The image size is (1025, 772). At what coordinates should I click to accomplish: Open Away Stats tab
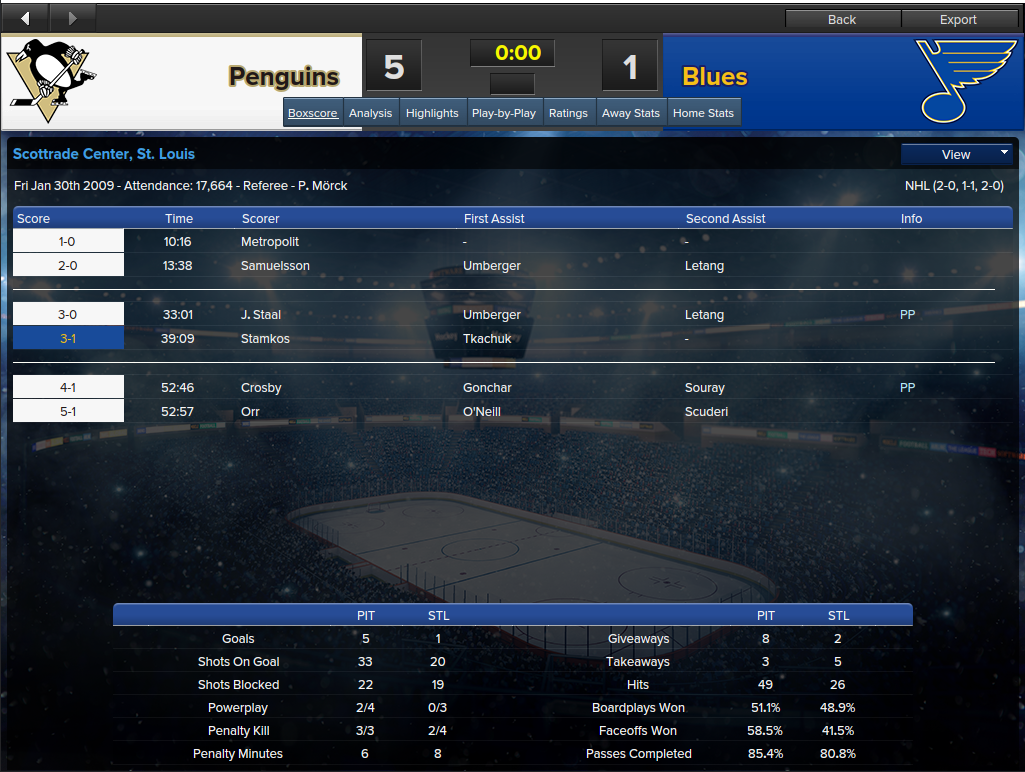point(631,113)
